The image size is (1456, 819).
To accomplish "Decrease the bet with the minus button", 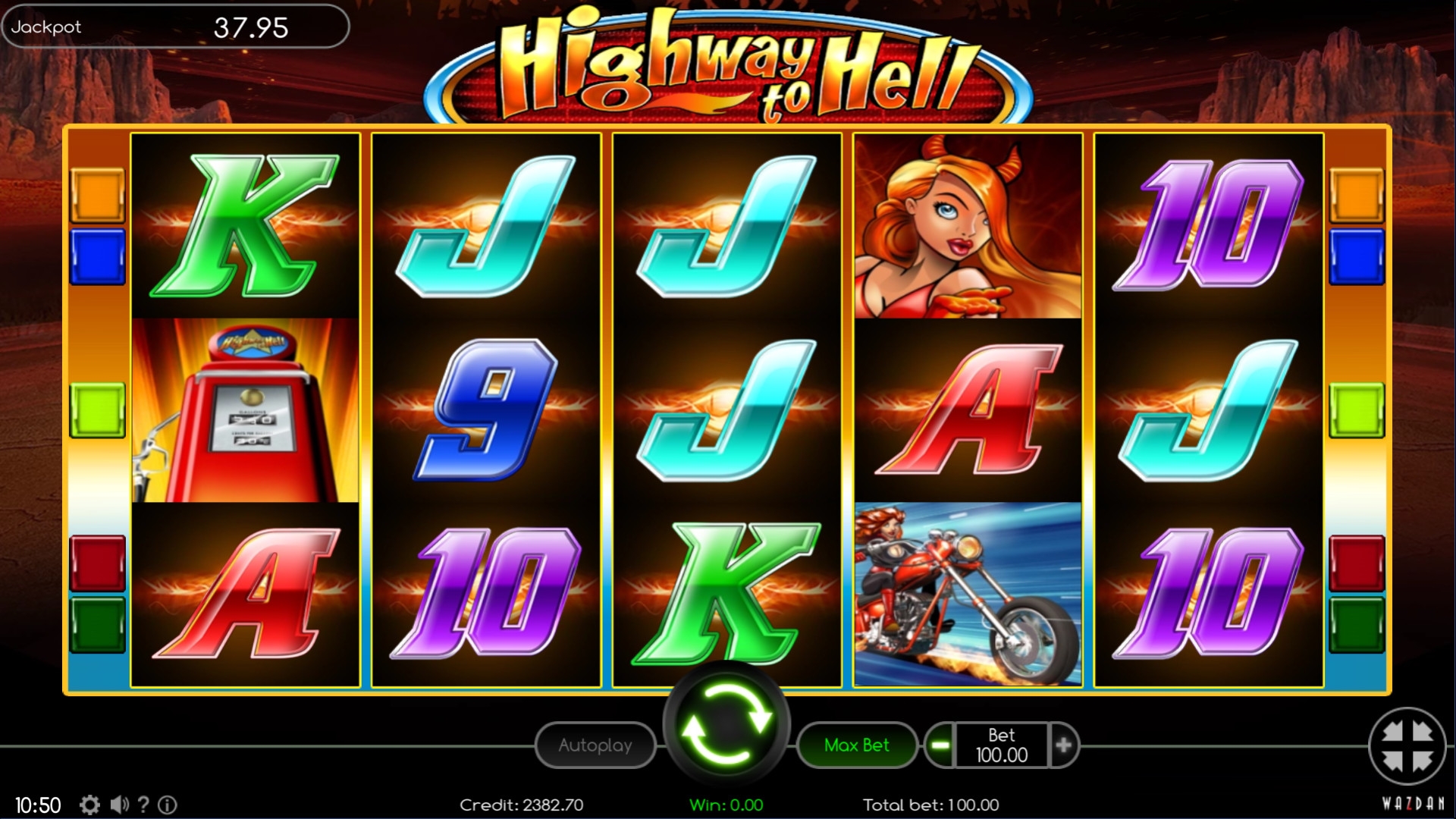I will [x=940, y=745].
